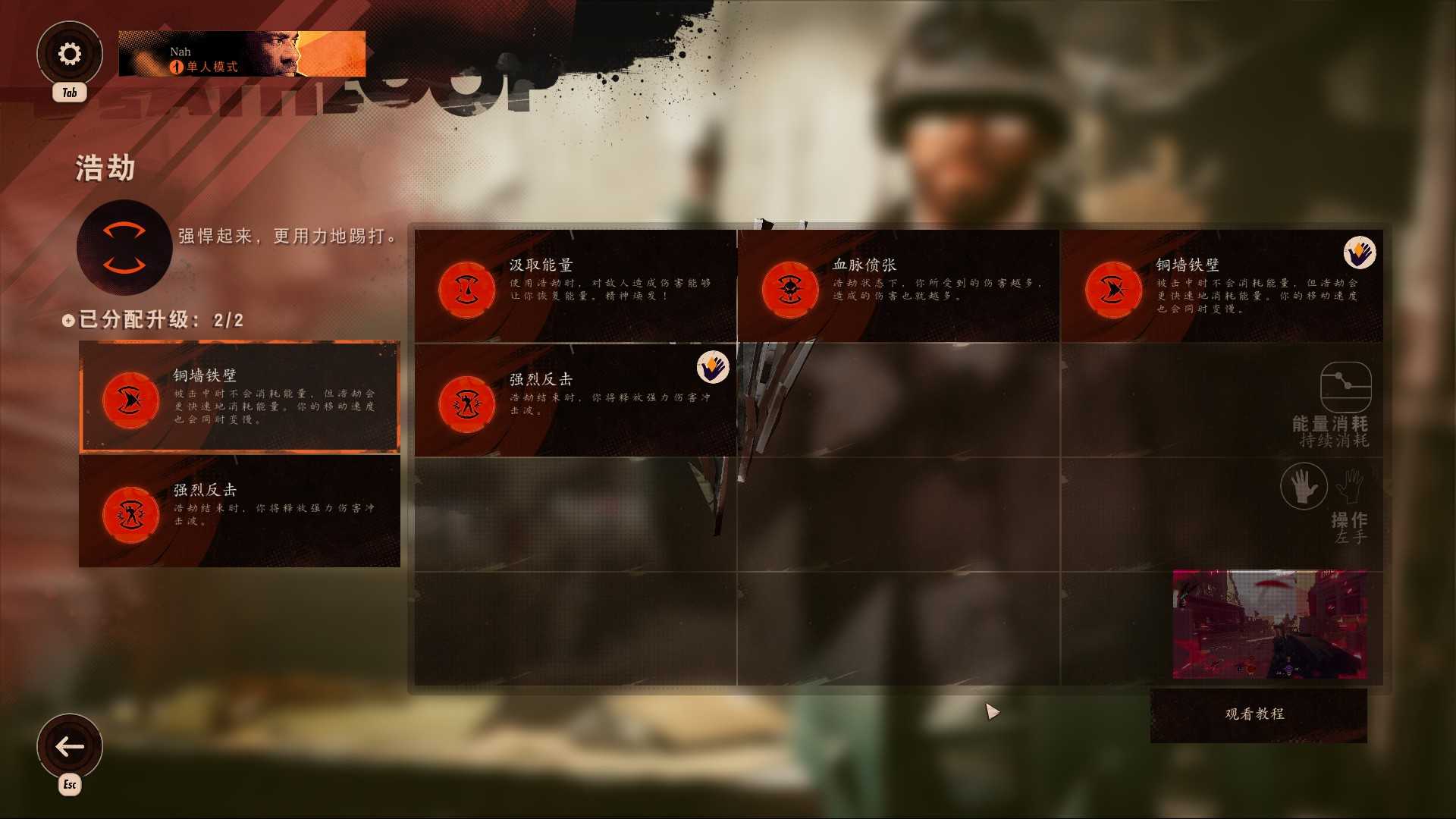Unequip the 铜墙铁壁 slotted upgrade card

[240, 395]
